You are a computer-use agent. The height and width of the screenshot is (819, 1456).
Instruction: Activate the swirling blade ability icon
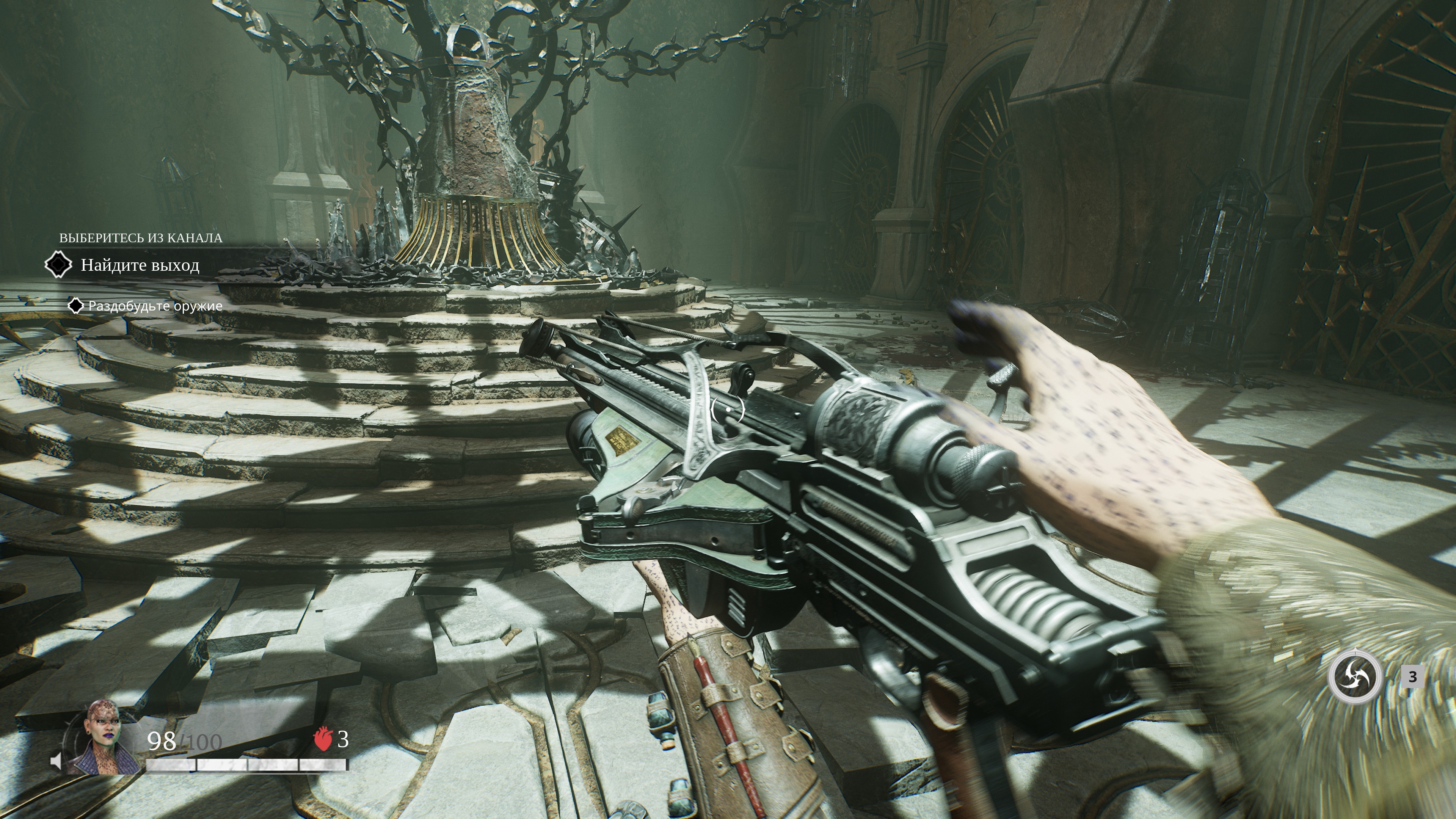point(1355,676)
